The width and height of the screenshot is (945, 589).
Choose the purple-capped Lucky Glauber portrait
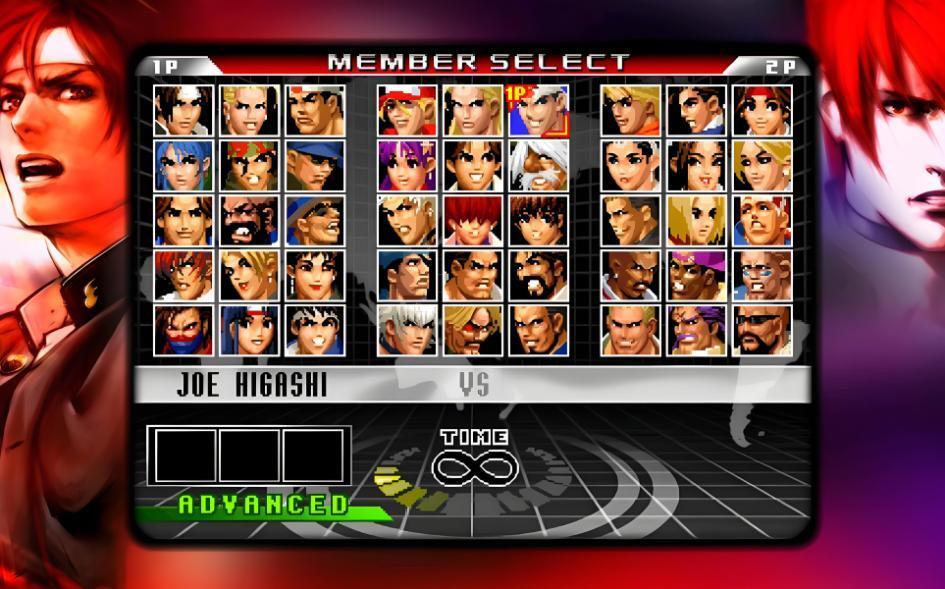pos(697,275)
